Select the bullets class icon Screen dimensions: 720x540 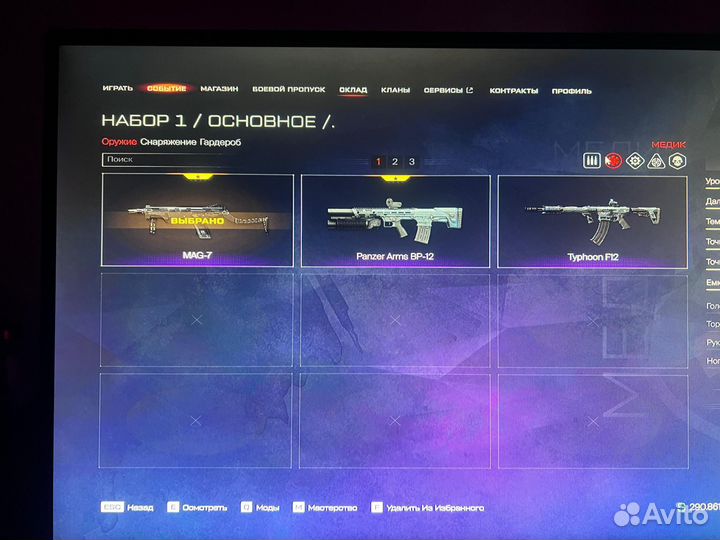click(592, 160)
